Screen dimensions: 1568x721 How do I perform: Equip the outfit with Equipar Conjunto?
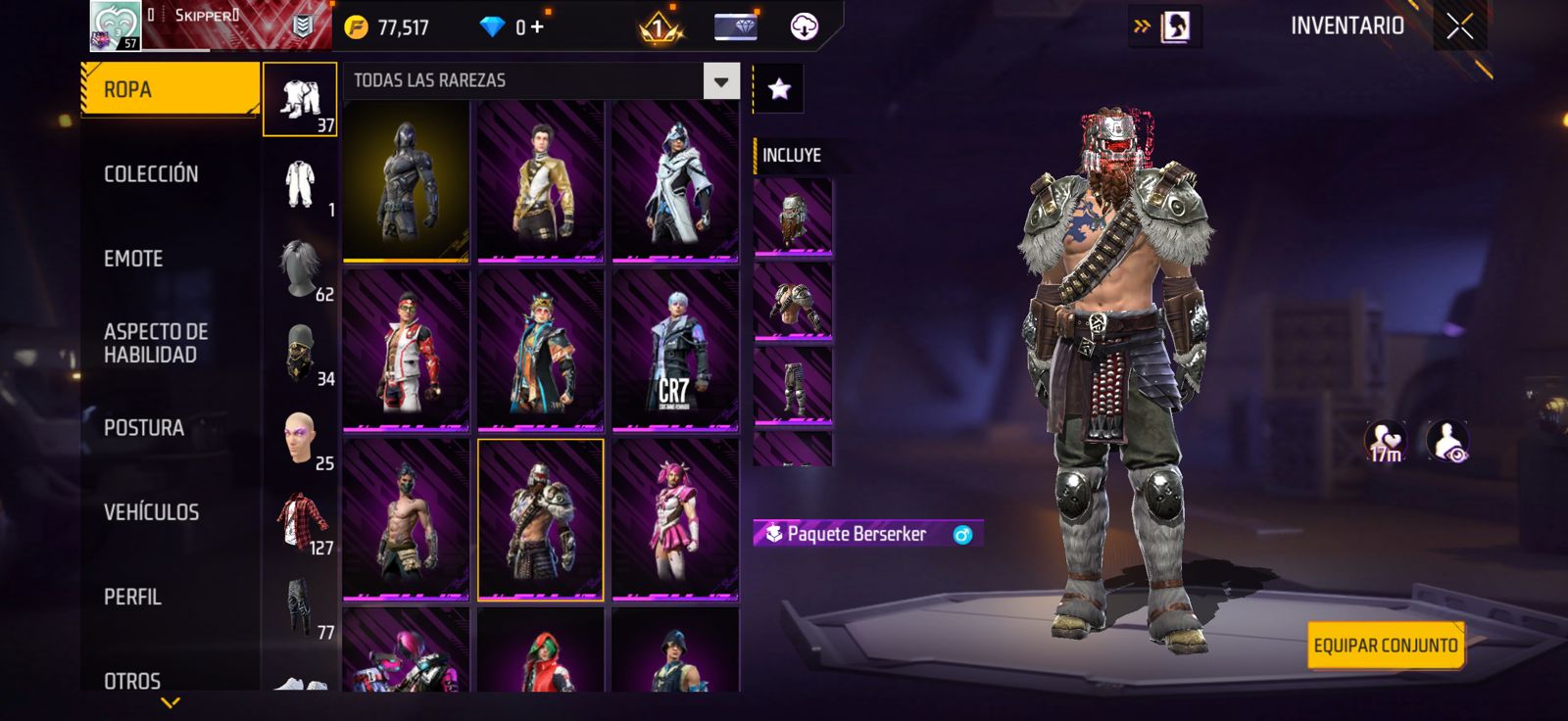tap(1385, 646)
